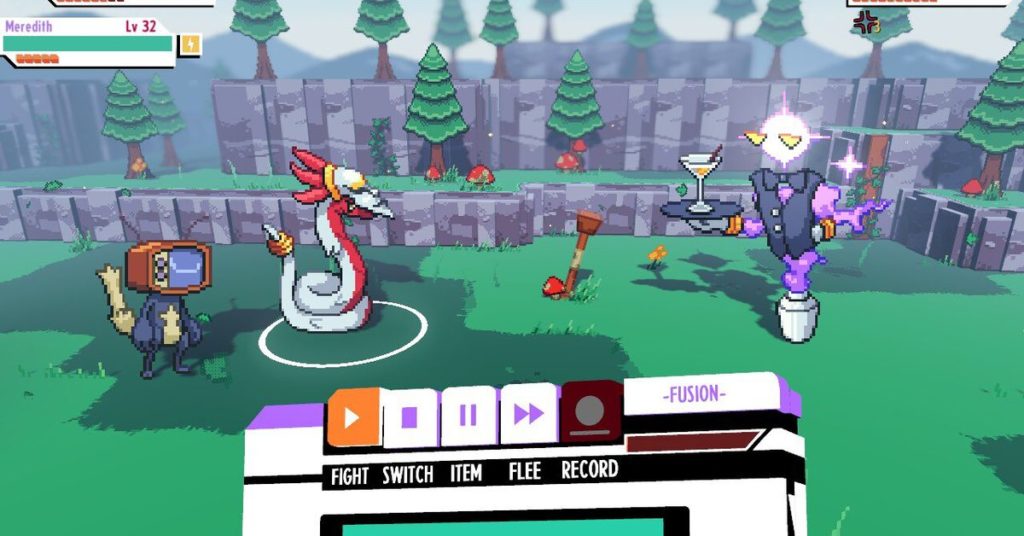Choose the Fight play button
Image resolution: width=1024 pixels, height=536 pixels.
pyautogui.click(x=352, y=417)
